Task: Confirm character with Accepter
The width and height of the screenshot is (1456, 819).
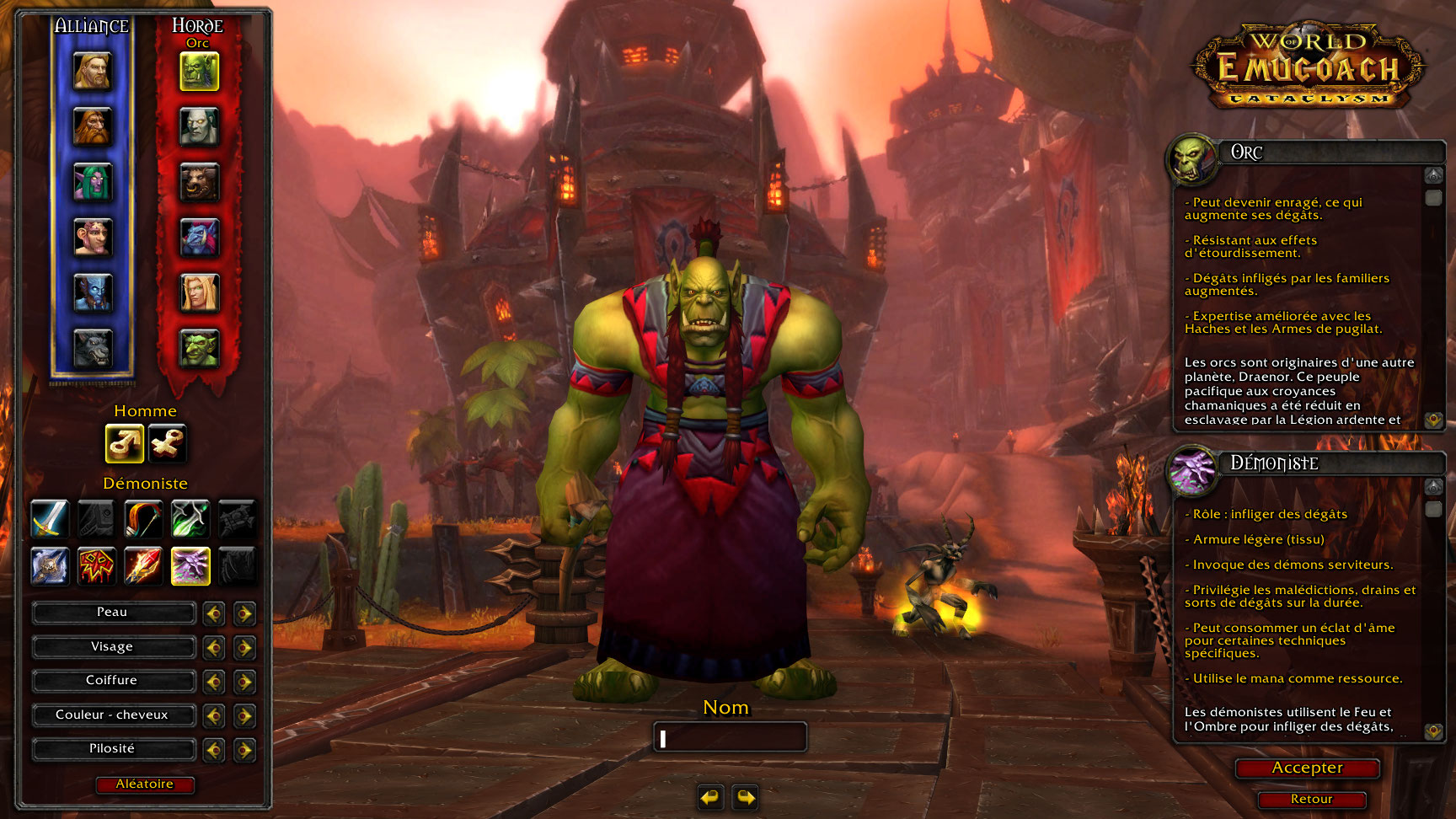Action: [x=1307, y=768]
